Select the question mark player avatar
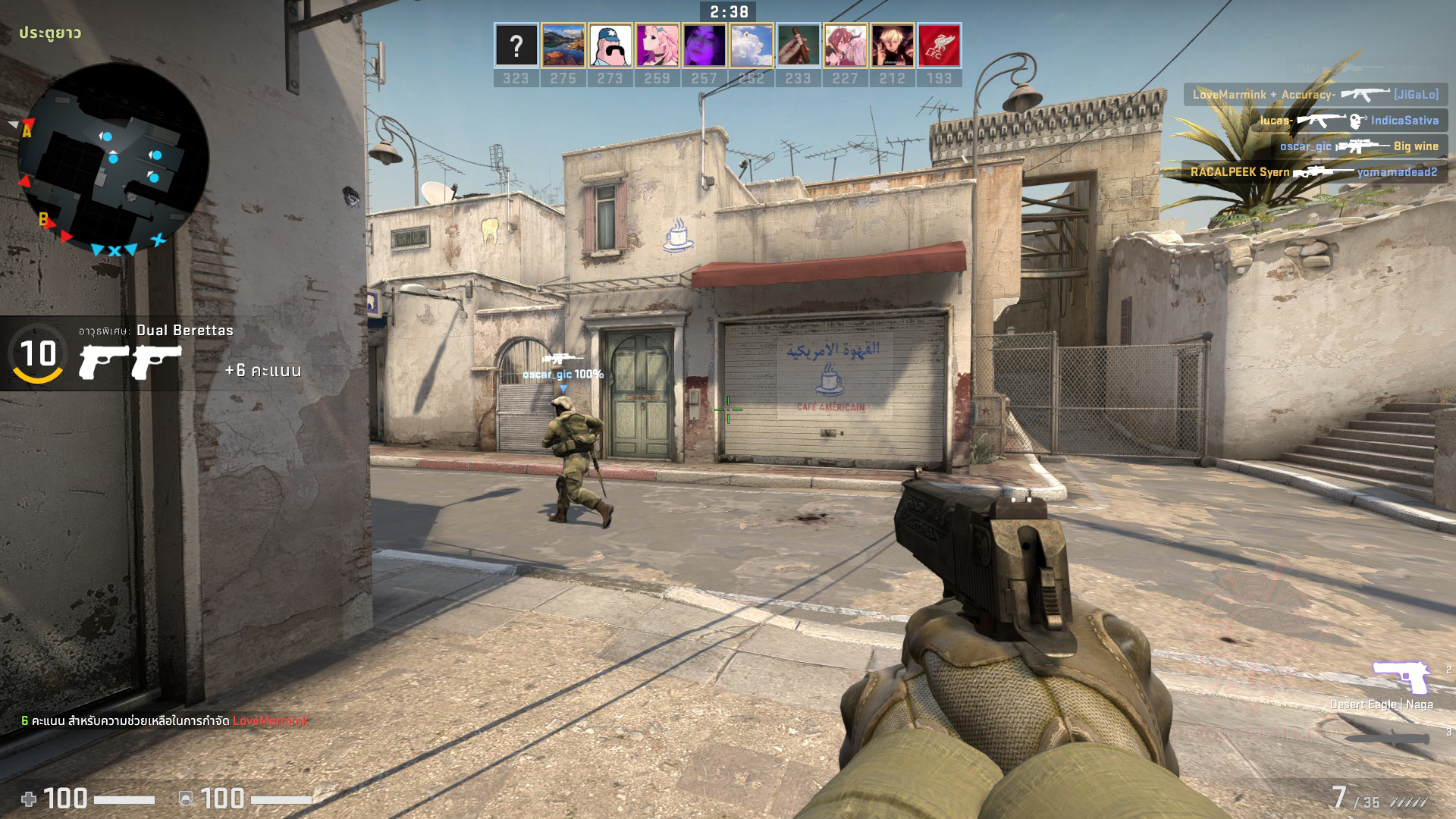Viewport: 1456px width, 819px height. (x=516, y=45)
